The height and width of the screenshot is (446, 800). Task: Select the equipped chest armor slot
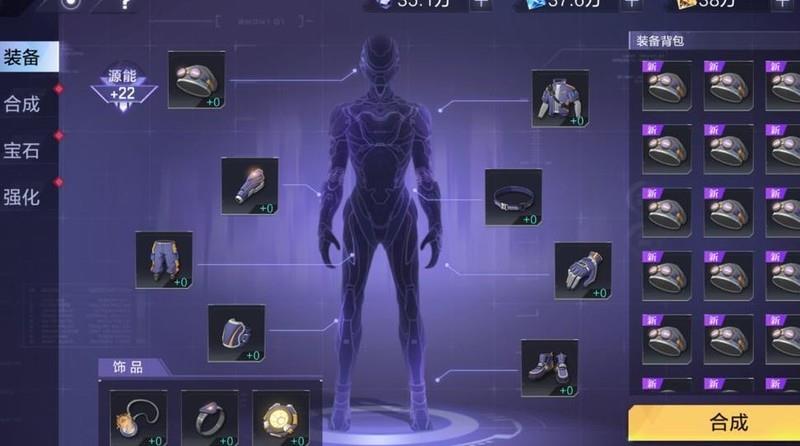(x=559, y=99)
